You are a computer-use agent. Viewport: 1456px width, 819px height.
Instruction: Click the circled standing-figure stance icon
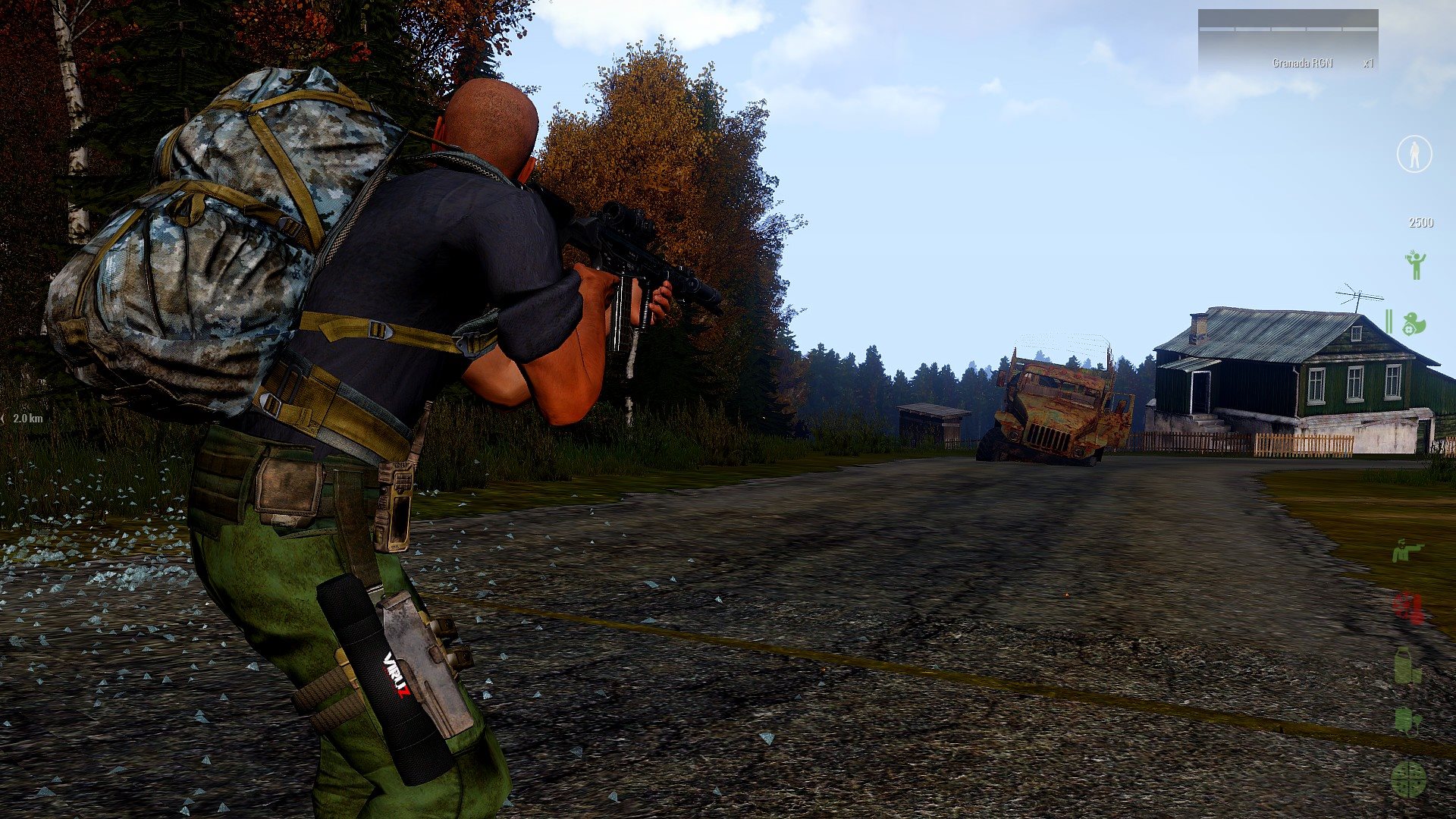[1414, 154]
